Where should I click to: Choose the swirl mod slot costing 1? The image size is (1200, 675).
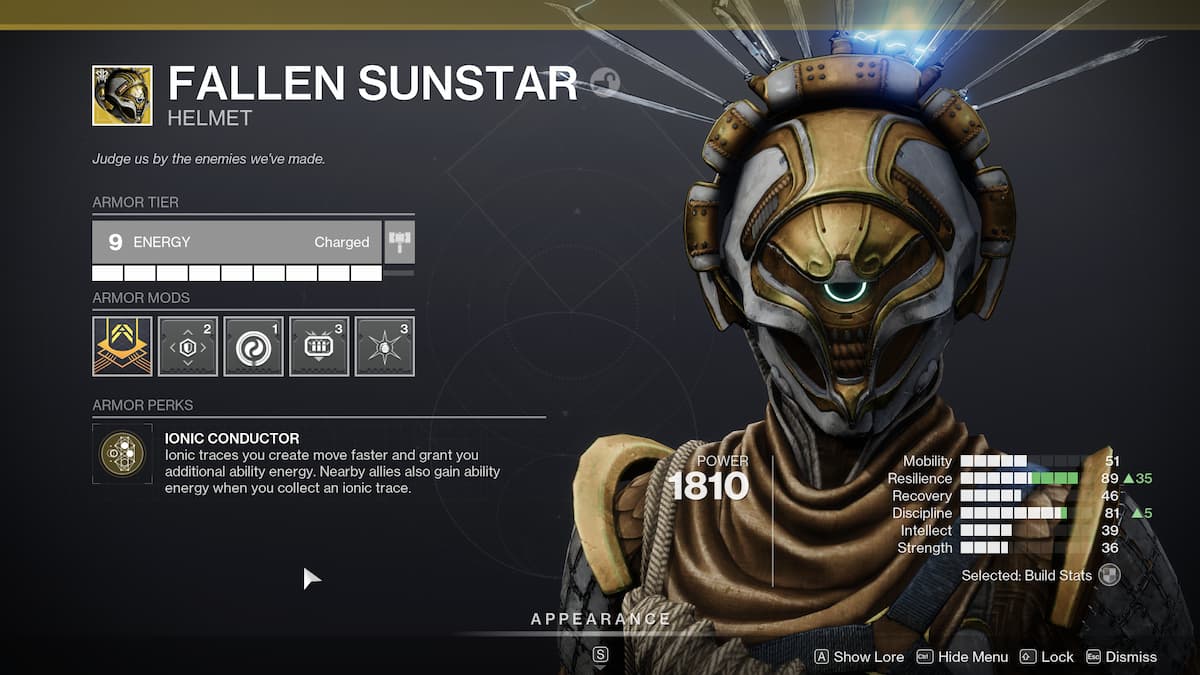coord(253,346)
